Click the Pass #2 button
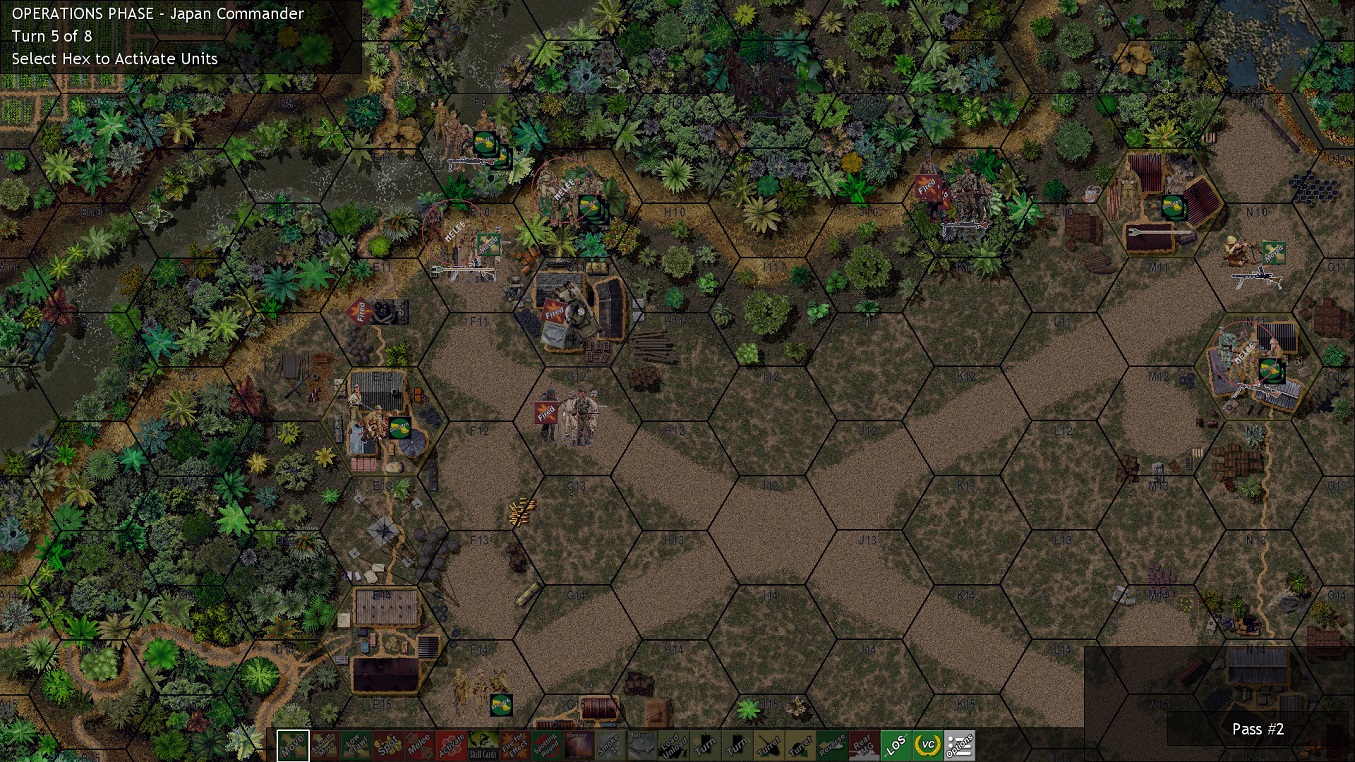Screen dimensions: 1355x762 (x=1257, y=729)
